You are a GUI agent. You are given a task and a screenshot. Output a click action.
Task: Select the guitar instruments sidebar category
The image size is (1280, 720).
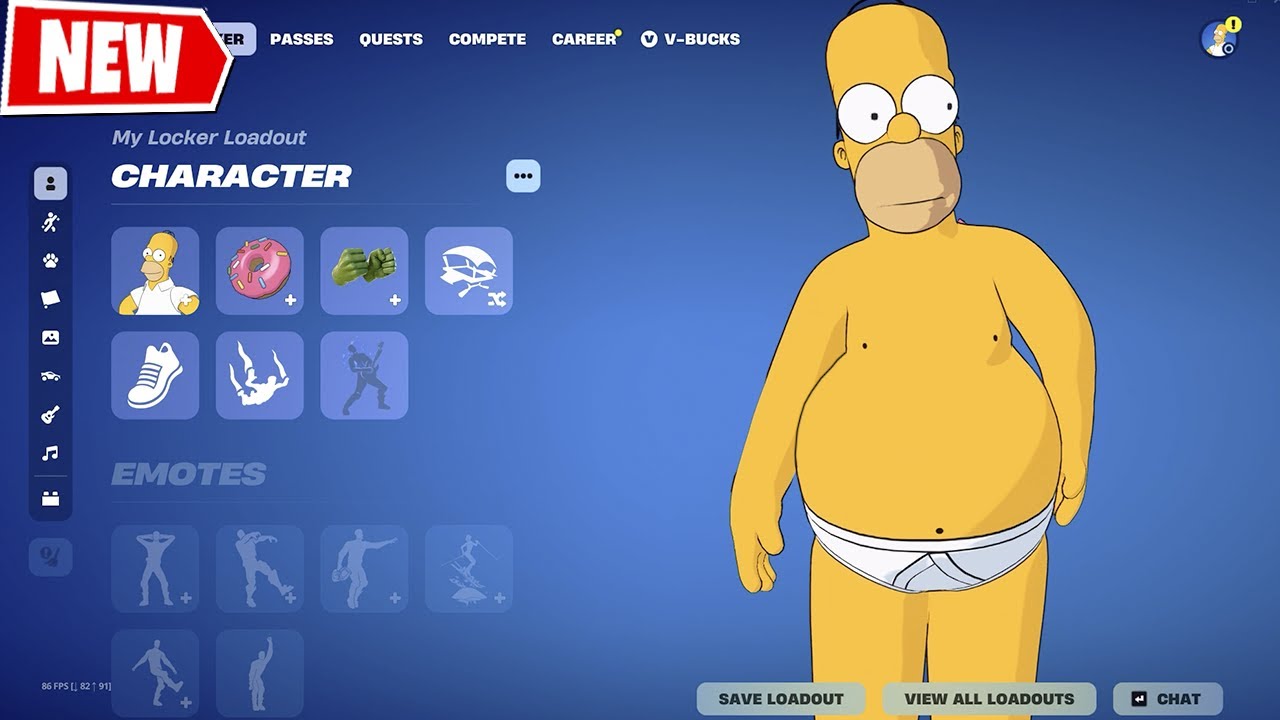click(50, 414)
